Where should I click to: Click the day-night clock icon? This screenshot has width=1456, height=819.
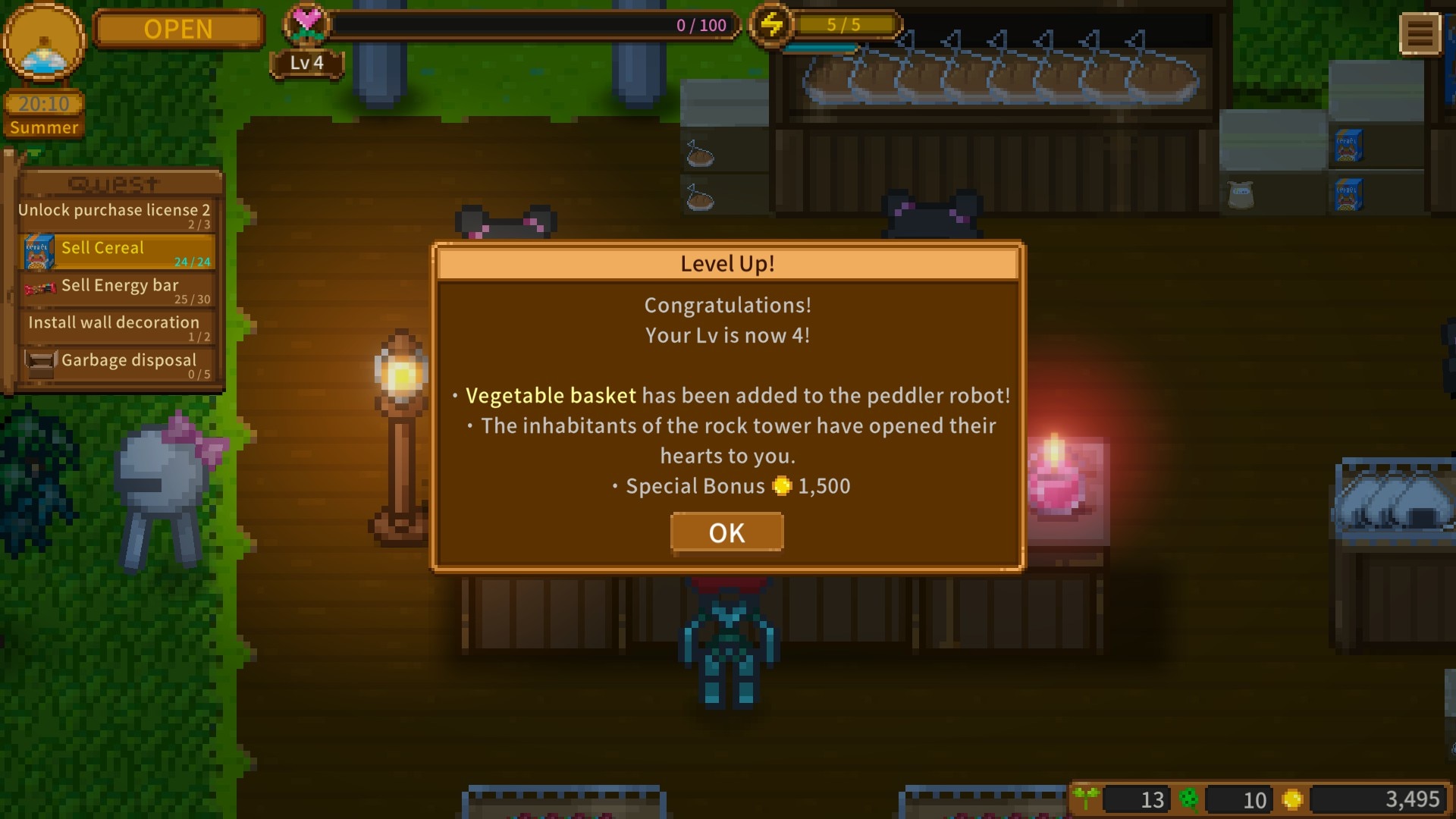tap(44, 44)
